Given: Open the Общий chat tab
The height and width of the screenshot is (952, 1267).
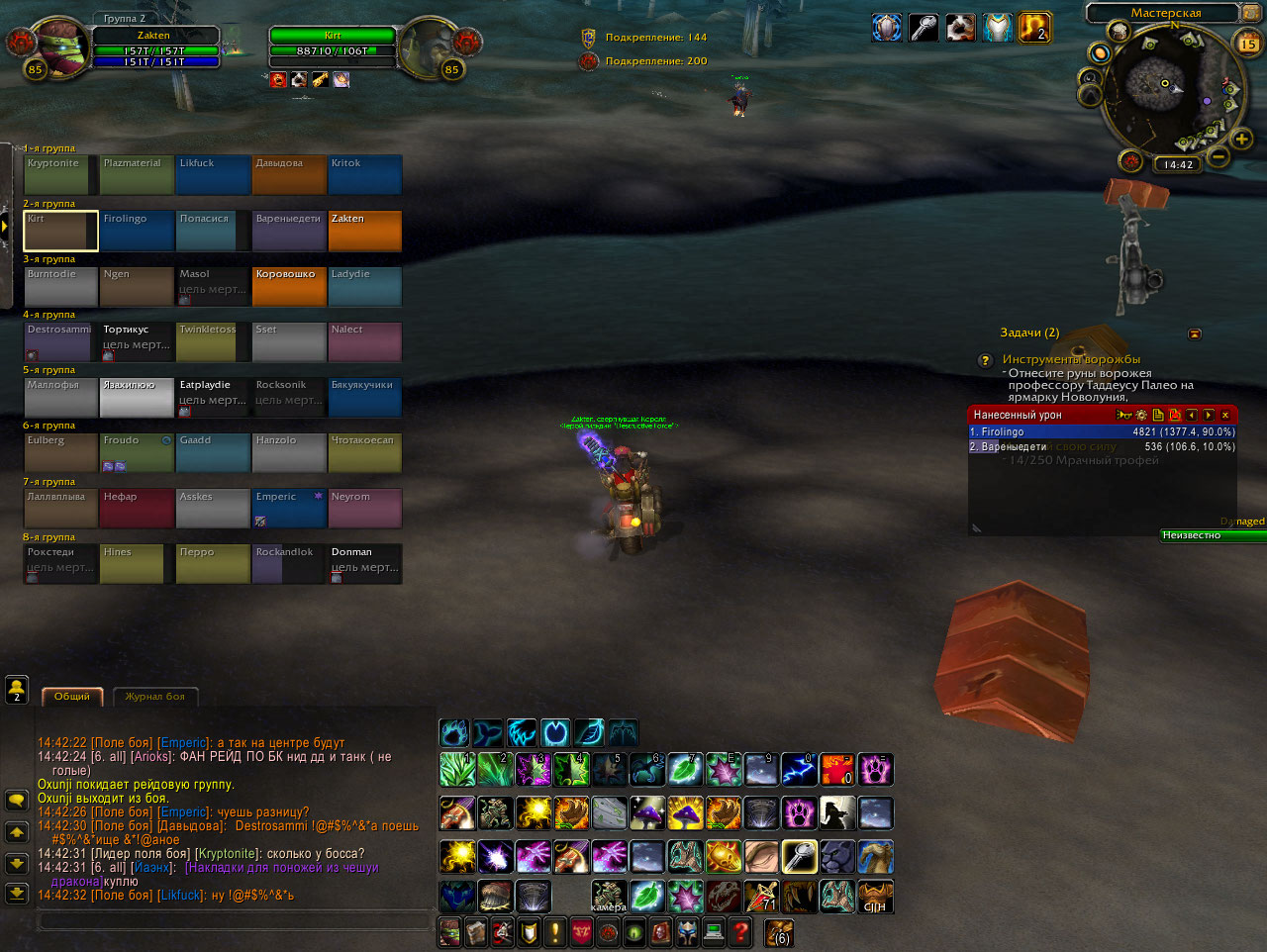Looking at the screenshot, I should pos(71,697).
